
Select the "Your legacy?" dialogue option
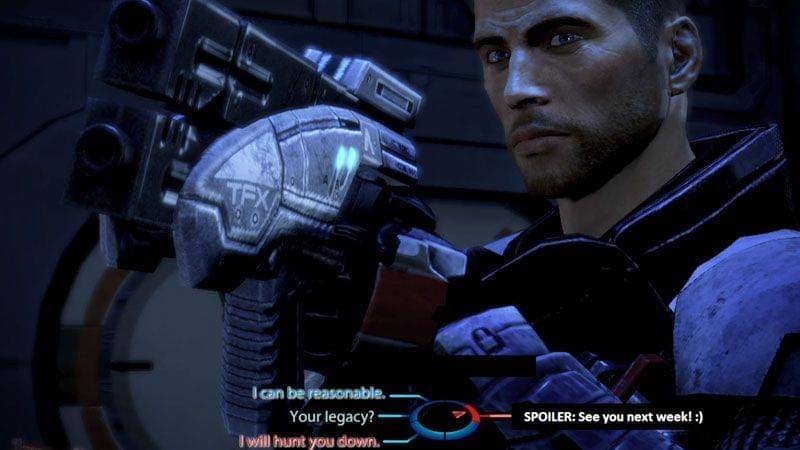pos(335,415)
